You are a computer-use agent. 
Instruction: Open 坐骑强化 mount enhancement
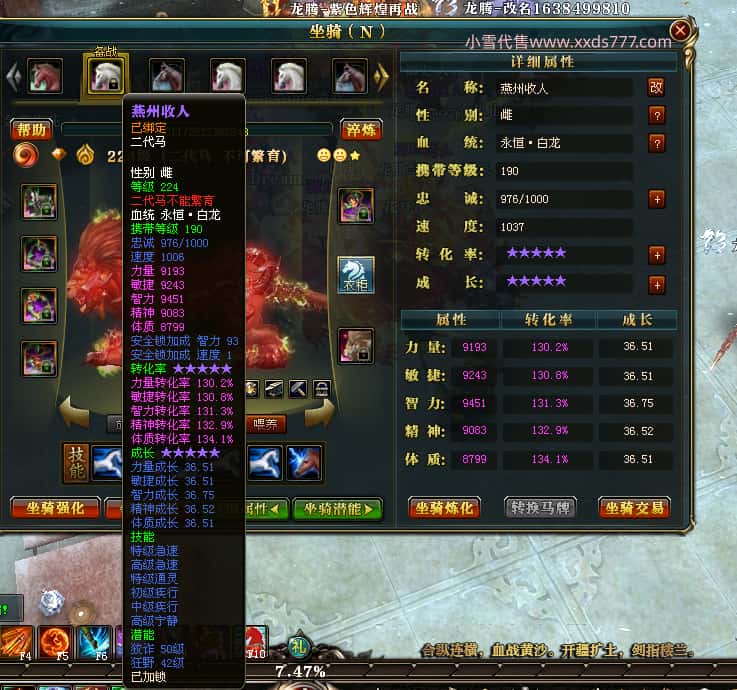(55, 508)
